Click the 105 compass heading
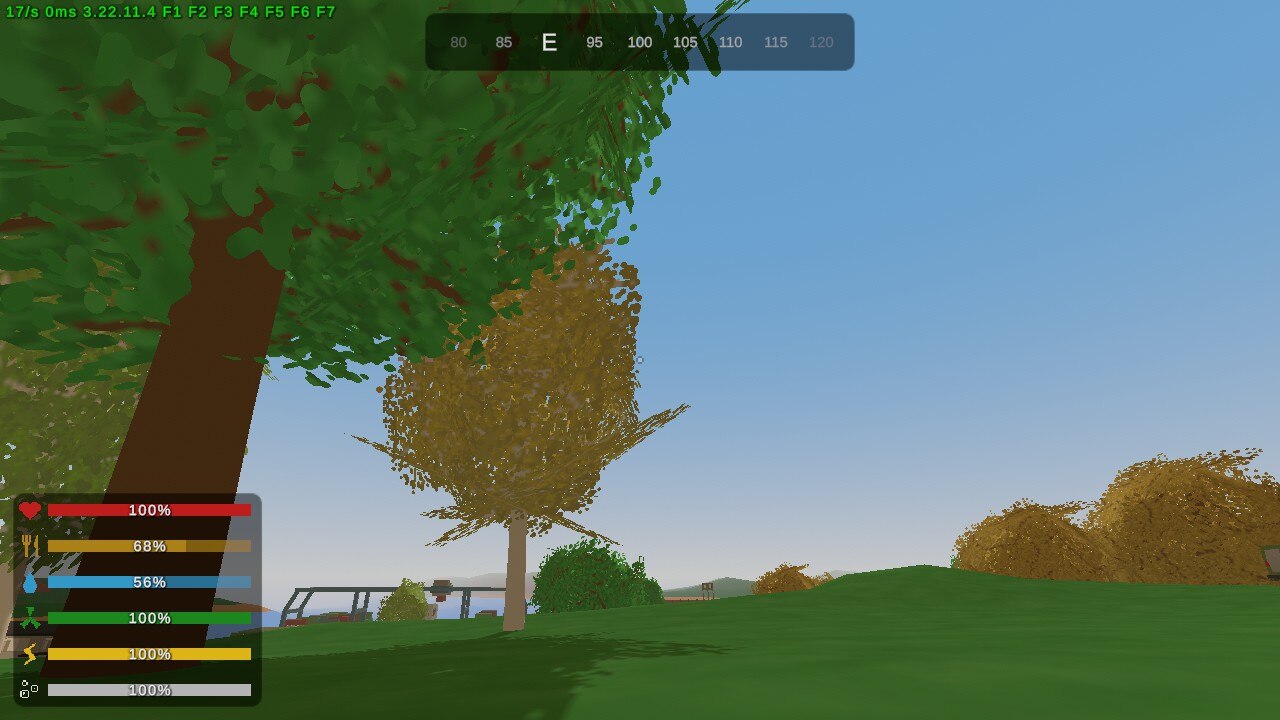This screenshot has width=1280, height=720. 686,43
